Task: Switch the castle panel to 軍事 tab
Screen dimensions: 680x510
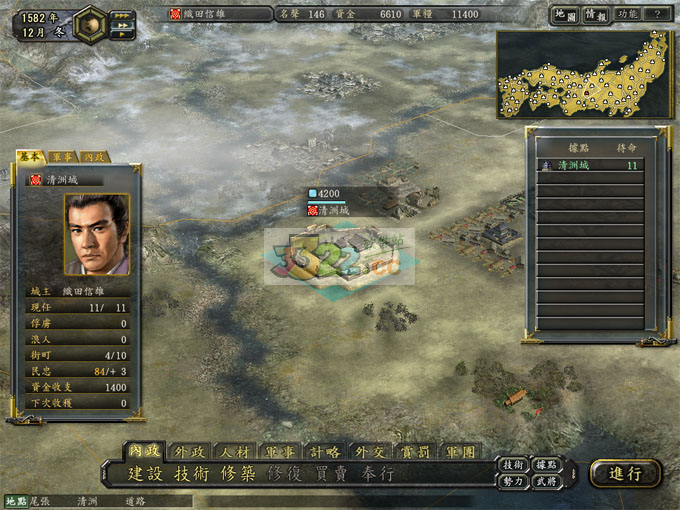Action: click(x=62, y=157)
